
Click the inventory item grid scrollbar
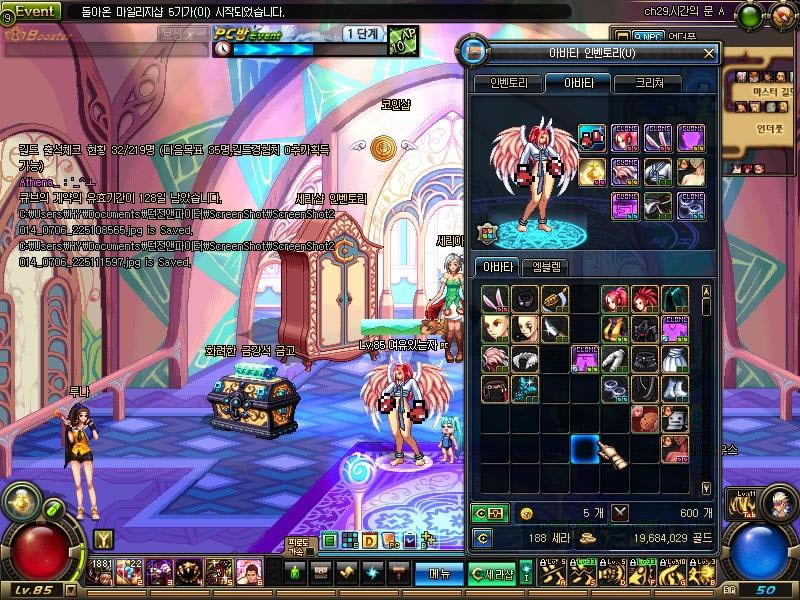707,390
